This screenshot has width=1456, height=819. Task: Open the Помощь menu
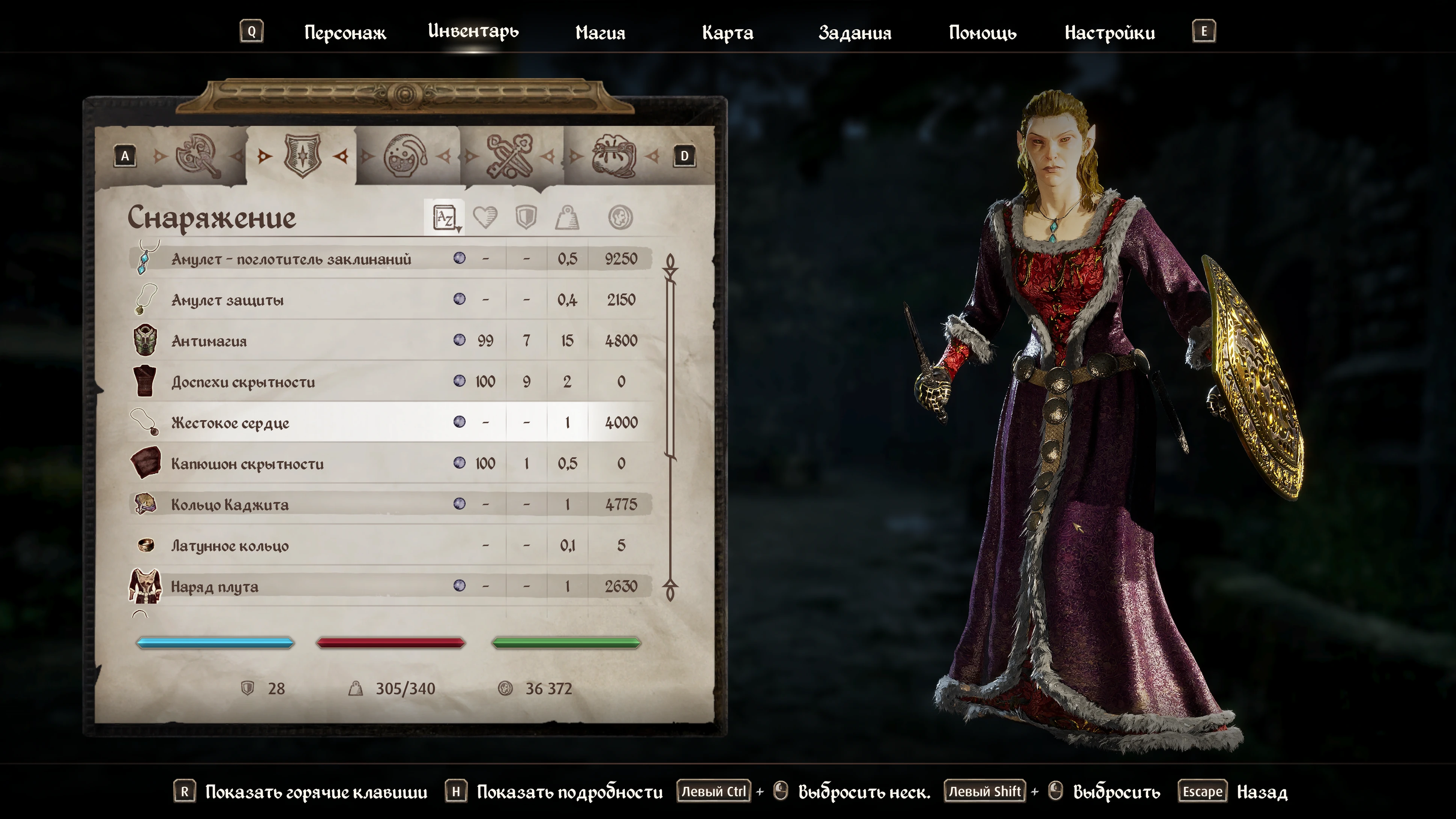982,33
